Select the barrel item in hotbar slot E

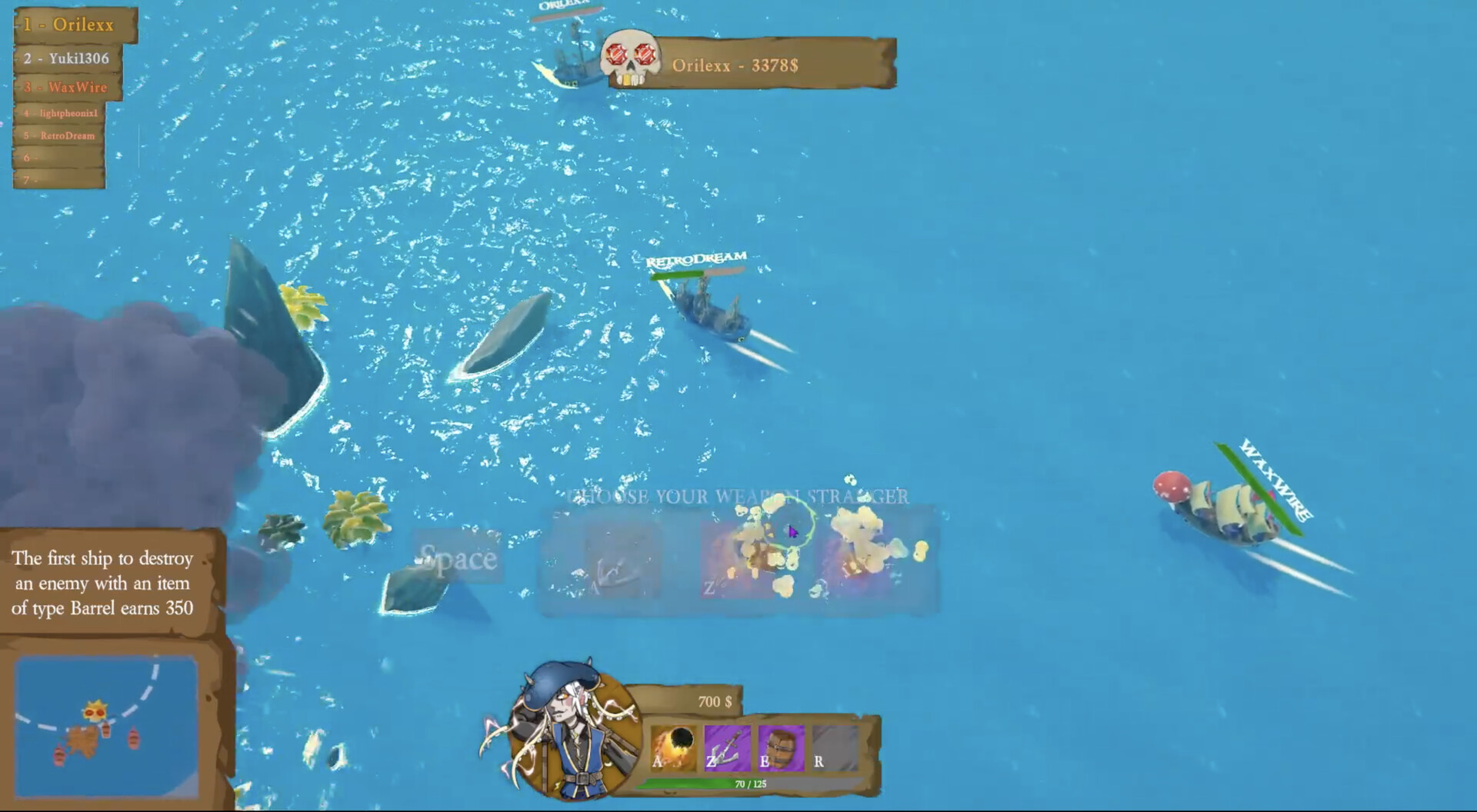click(x=781, y=746)
